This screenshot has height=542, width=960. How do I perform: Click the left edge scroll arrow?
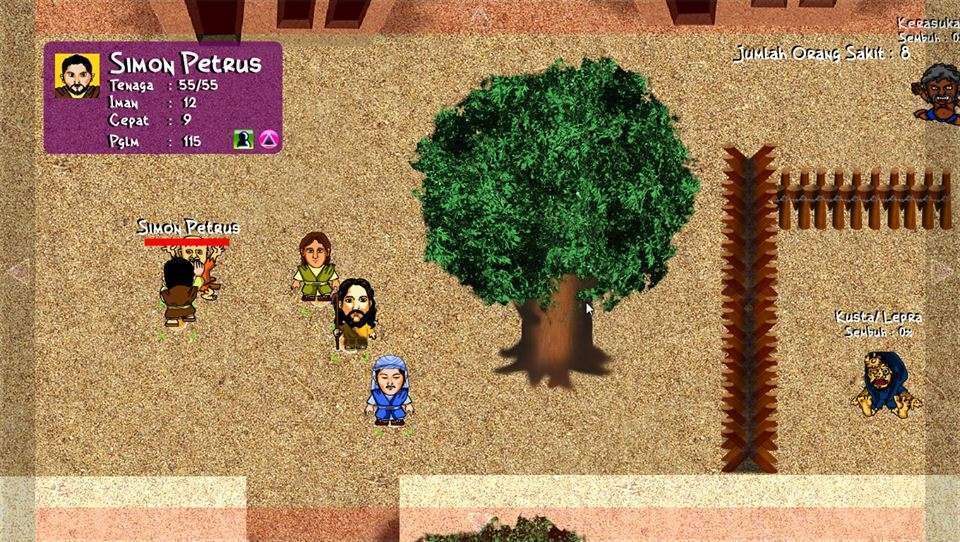[16, 271]
